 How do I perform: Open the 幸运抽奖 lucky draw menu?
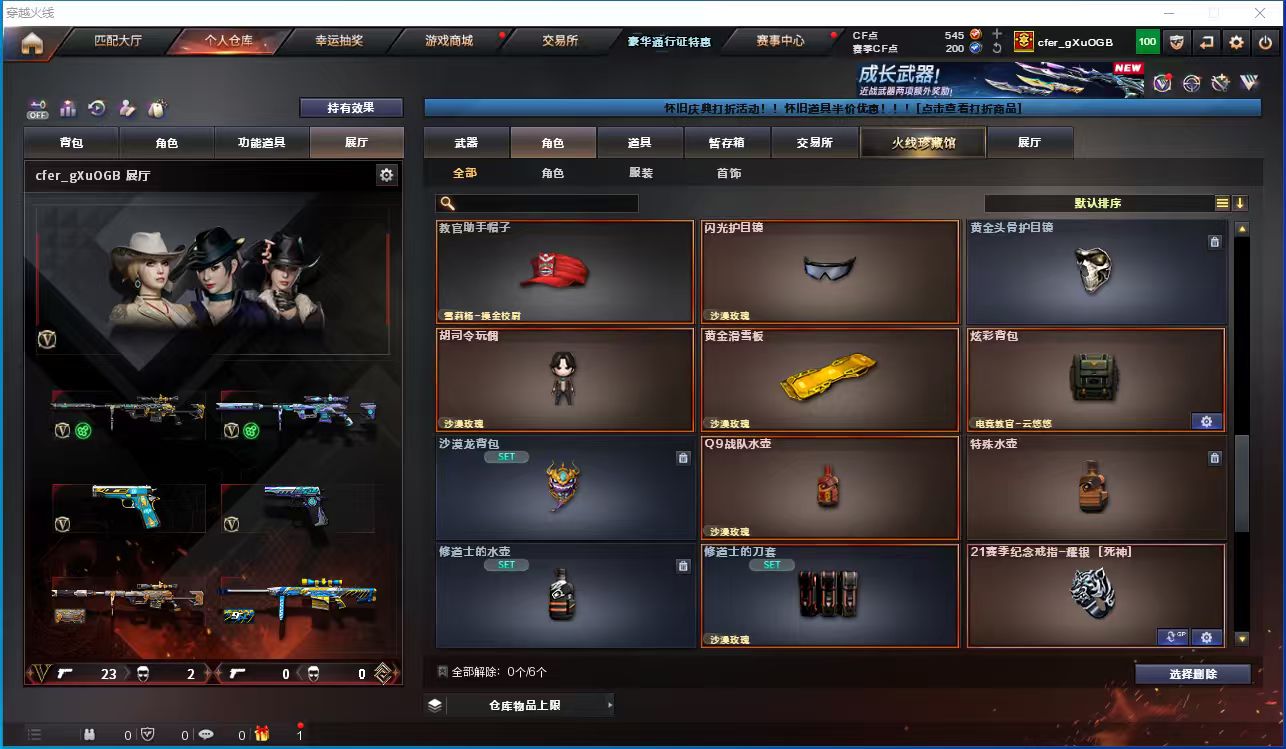339,41
